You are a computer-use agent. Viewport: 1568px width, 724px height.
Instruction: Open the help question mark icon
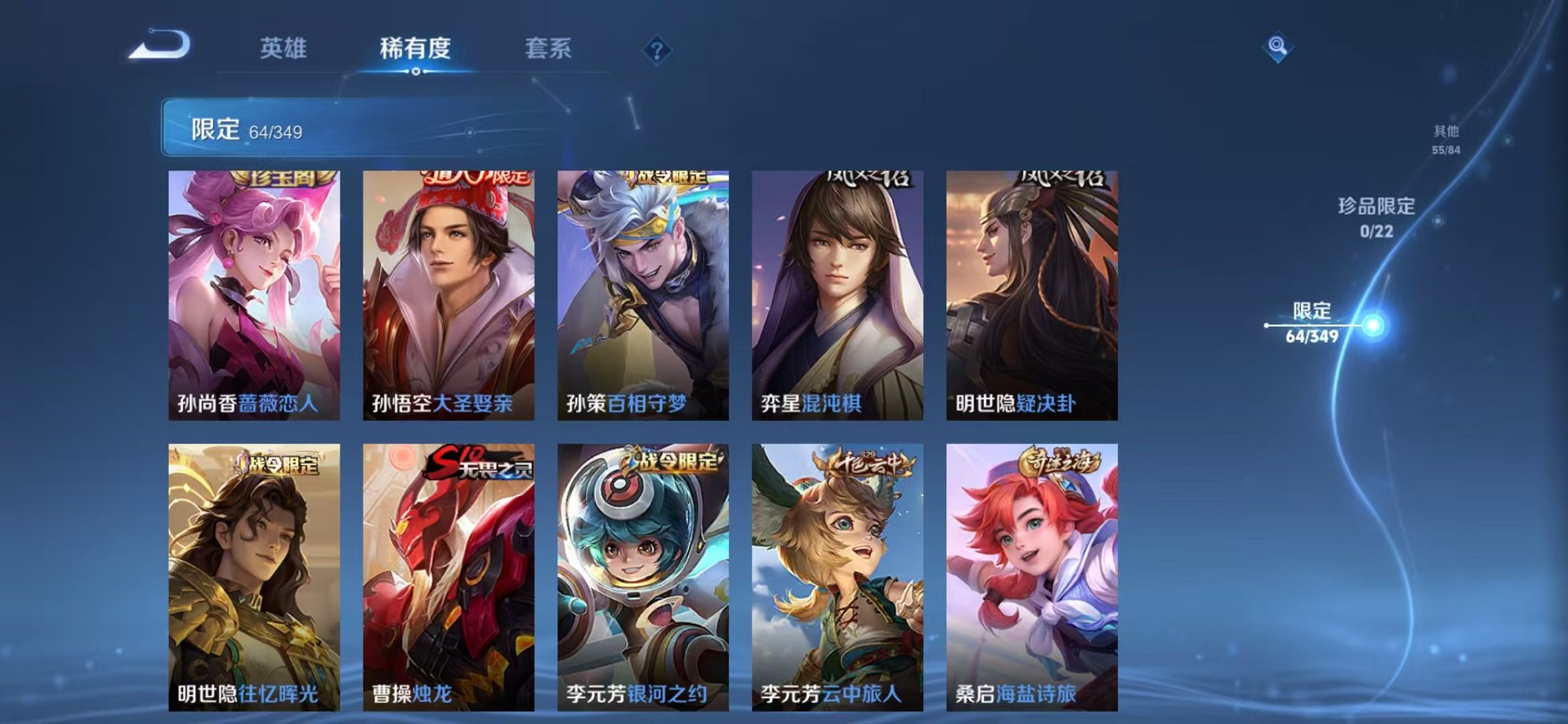[658, 50]
